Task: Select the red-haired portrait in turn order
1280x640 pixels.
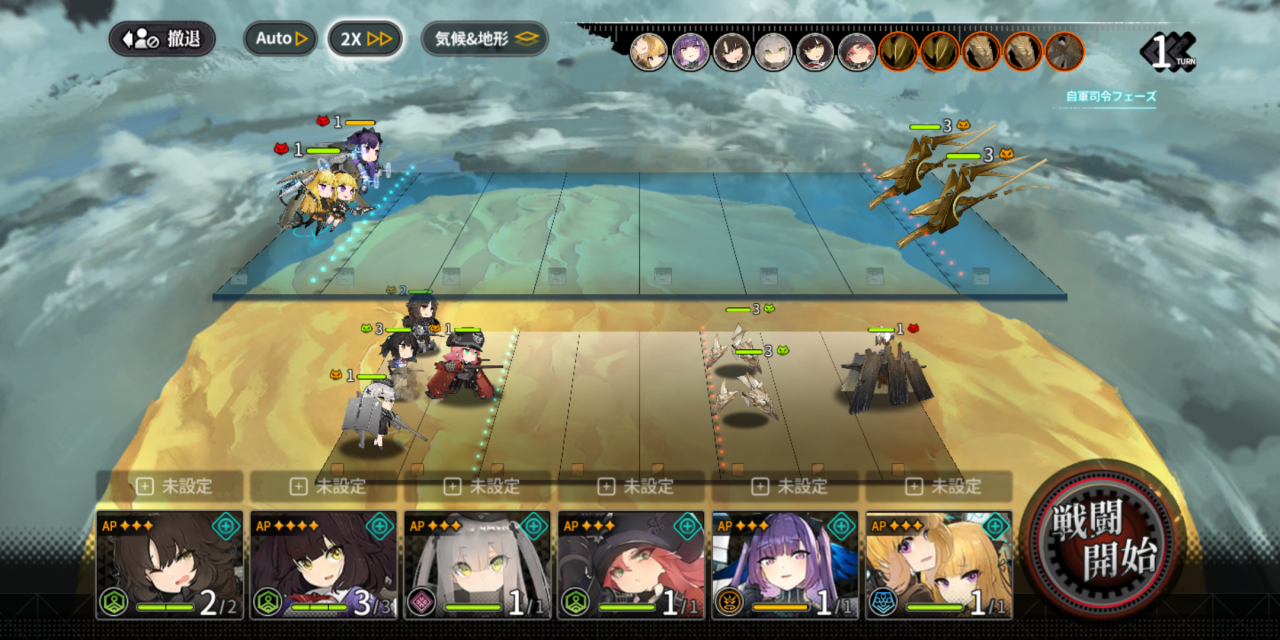Action: [x=856, y=52]
